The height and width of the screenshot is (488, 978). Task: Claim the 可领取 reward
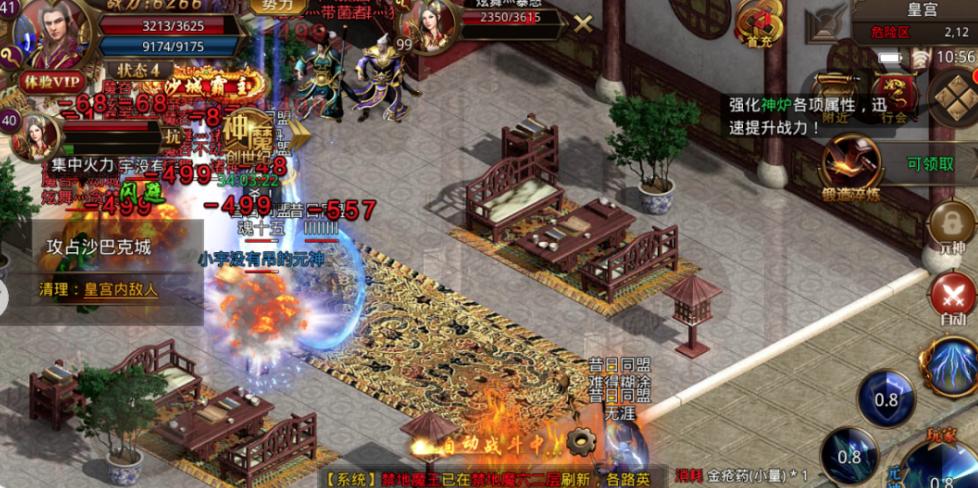pyautogui.click(x=930, y=164)
